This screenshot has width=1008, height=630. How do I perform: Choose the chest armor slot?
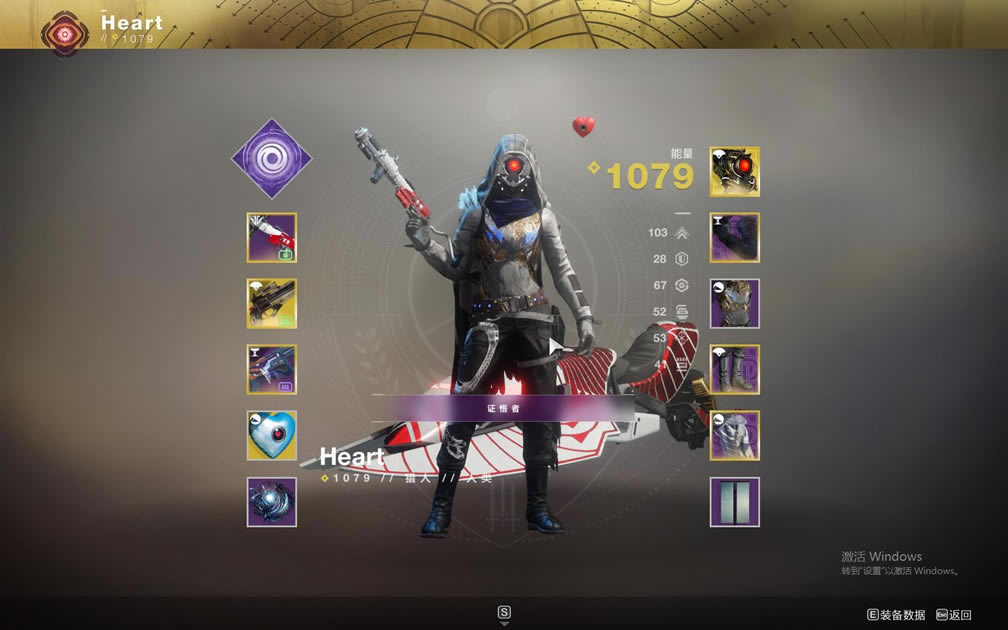point(735,304)
